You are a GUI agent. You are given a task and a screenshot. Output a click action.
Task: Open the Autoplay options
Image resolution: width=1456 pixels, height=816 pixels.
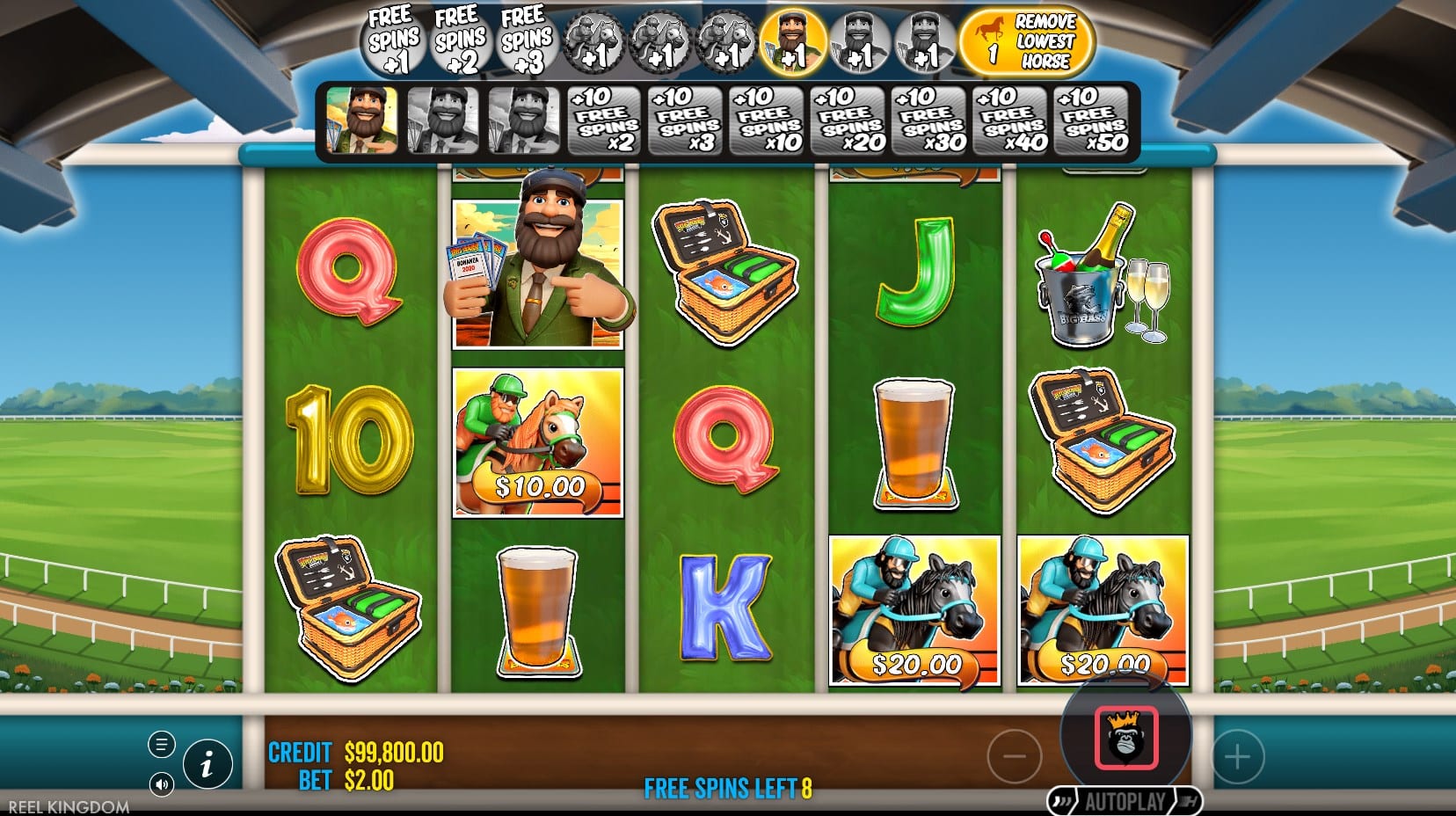(x=1125, y=802)
